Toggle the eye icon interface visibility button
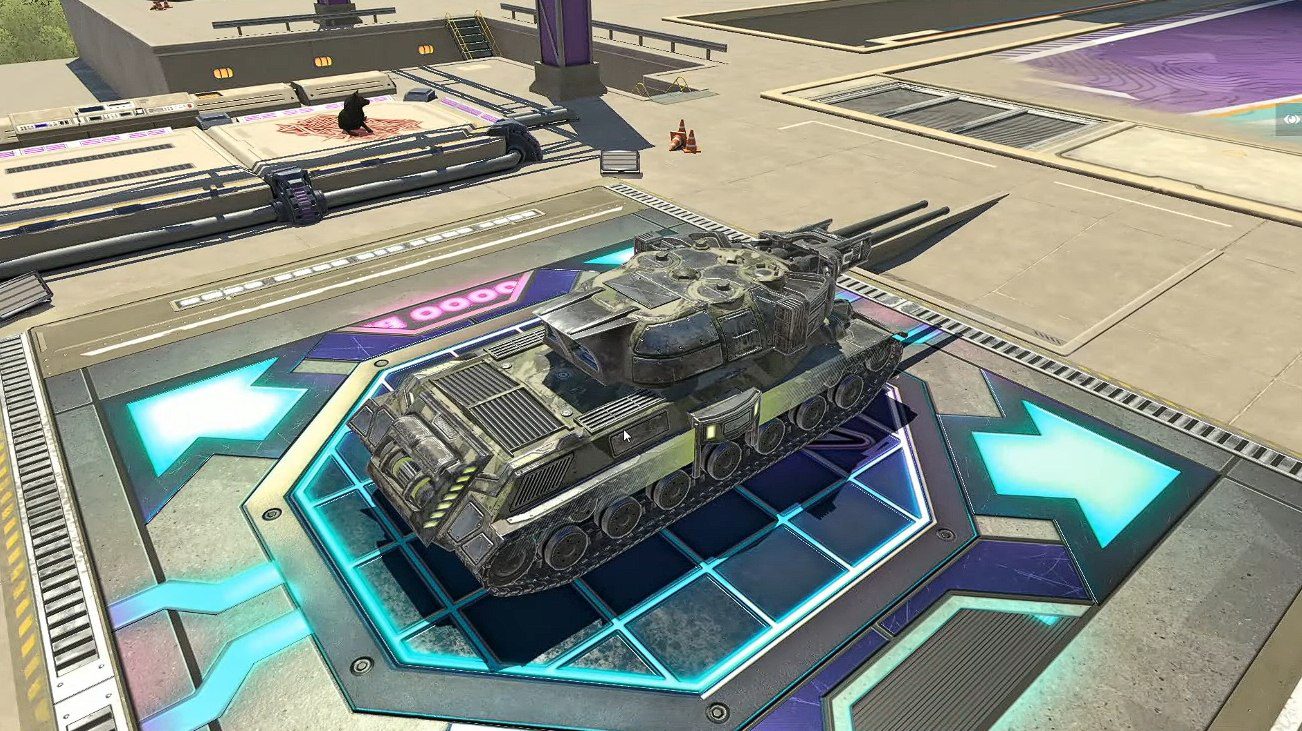Screen dimensions: 1302x731 tap(1290, 119)
